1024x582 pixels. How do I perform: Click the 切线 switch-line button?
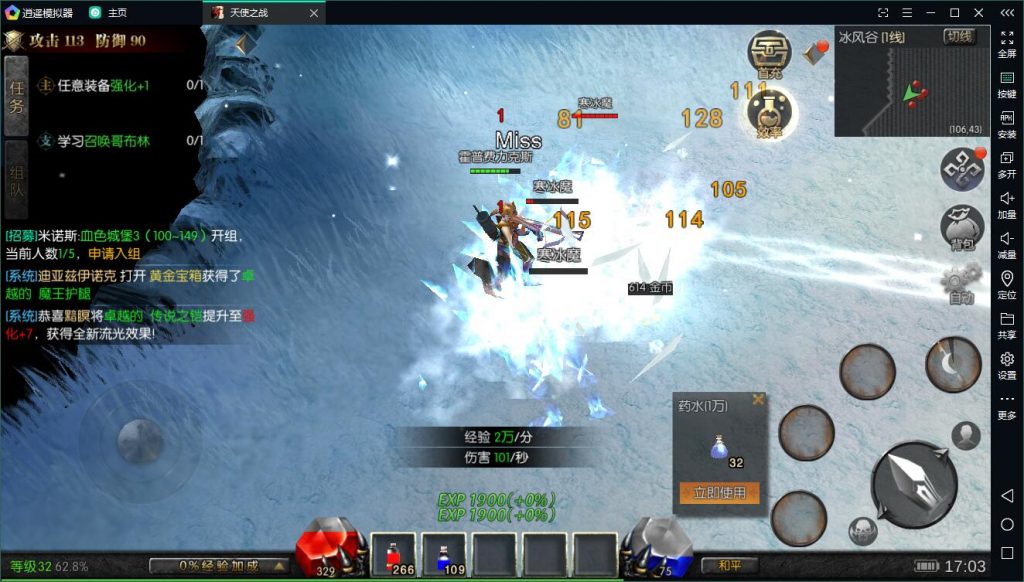pos(959,36)
